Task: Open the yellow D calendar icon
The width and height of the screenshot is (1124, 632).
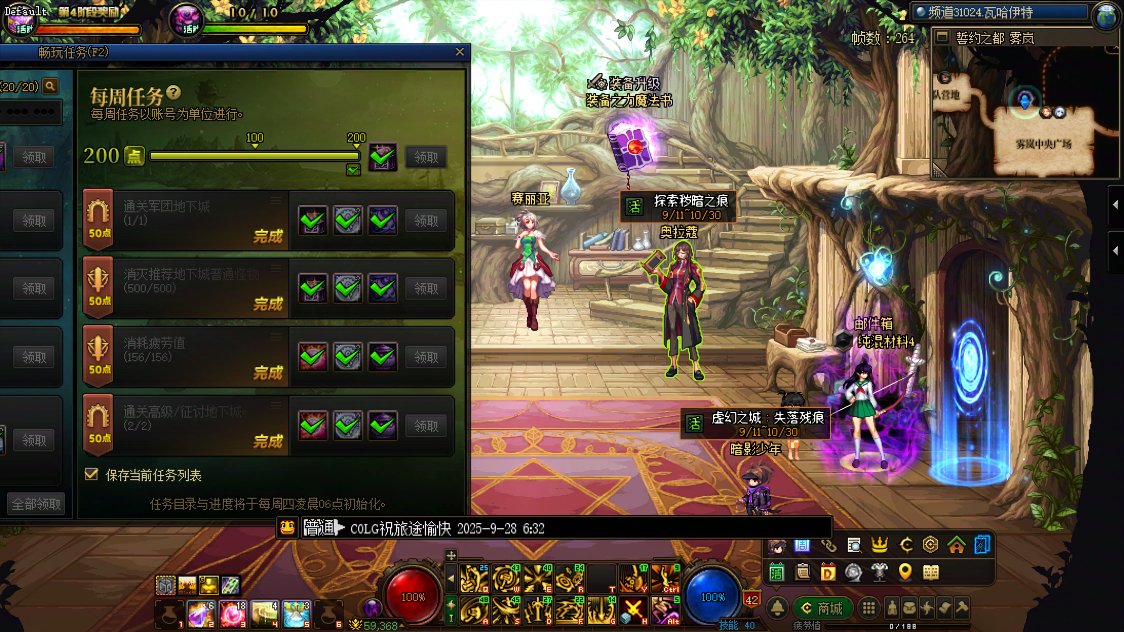Action: tap(827, 572)
